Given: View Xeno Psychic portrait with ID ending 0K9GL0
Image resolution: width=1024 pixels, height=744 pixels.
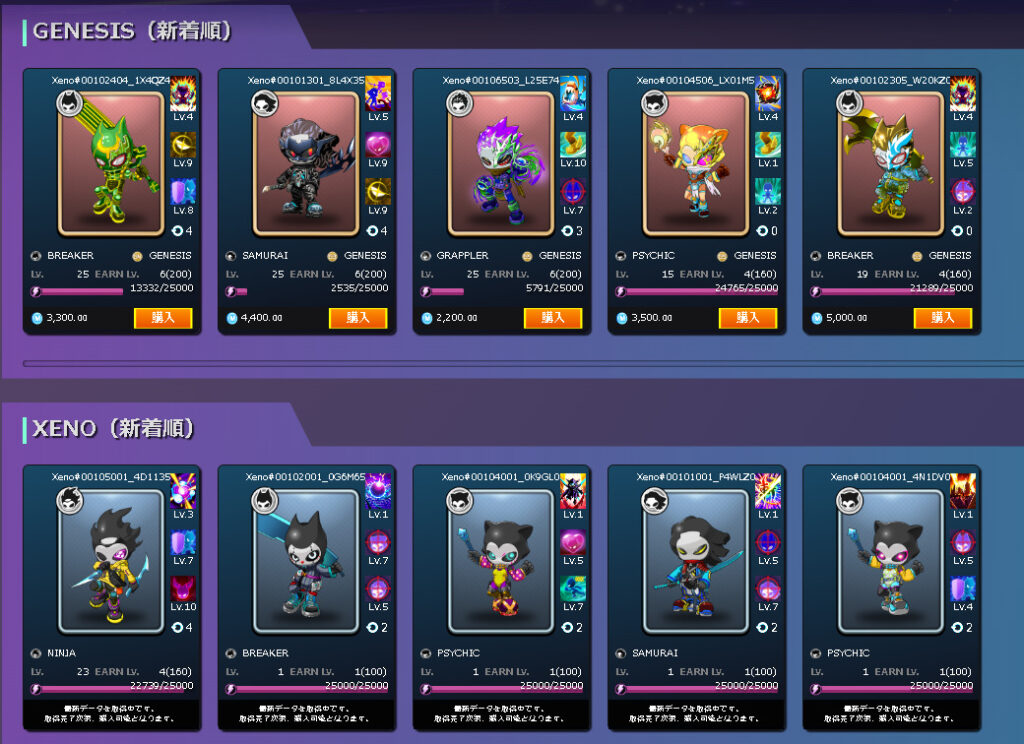Looking at the screenshot, I should pyautogui.click(x=500, y=560).
